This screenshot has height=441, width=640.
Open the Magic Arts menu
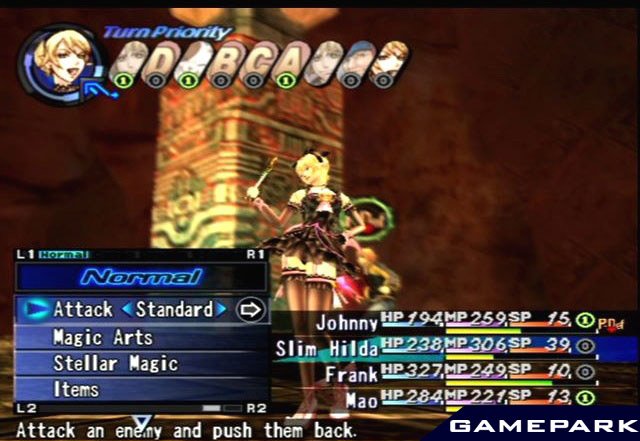click(102, 337)
